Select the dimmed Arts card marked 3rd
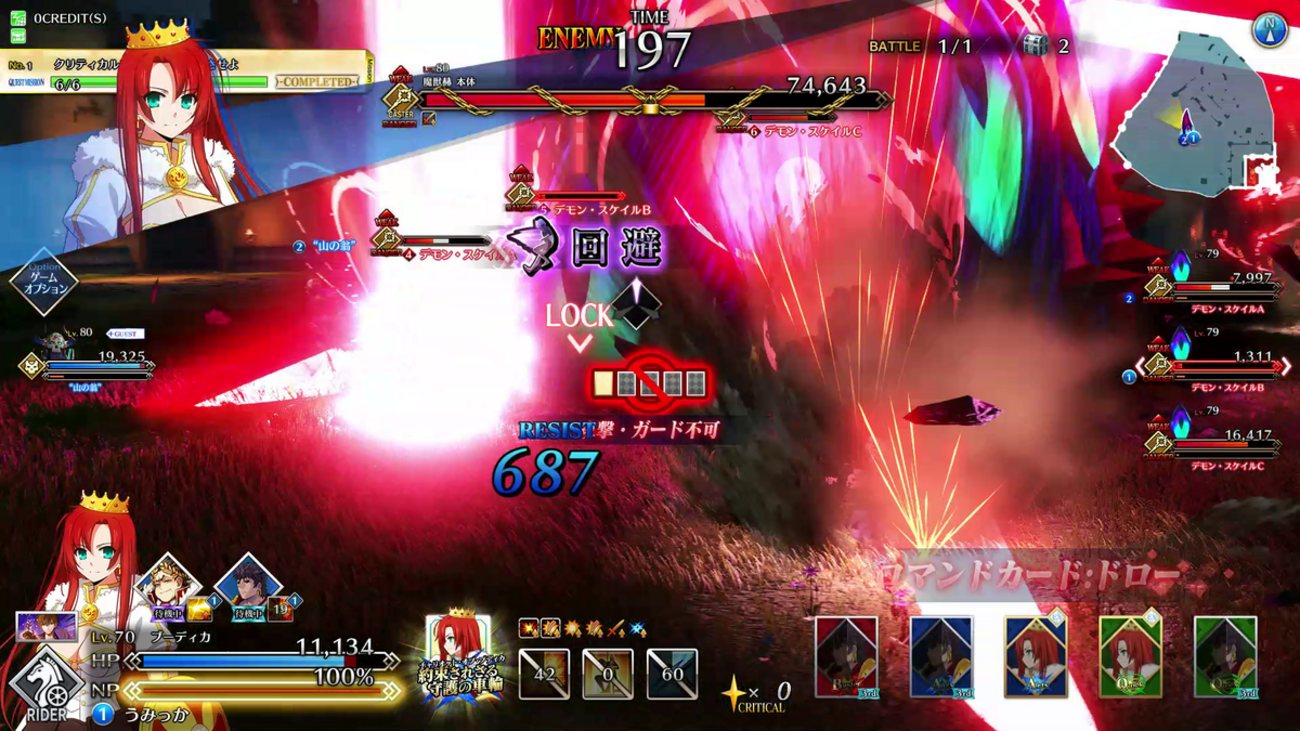1300x731 pixels. (x=941, y=655)
